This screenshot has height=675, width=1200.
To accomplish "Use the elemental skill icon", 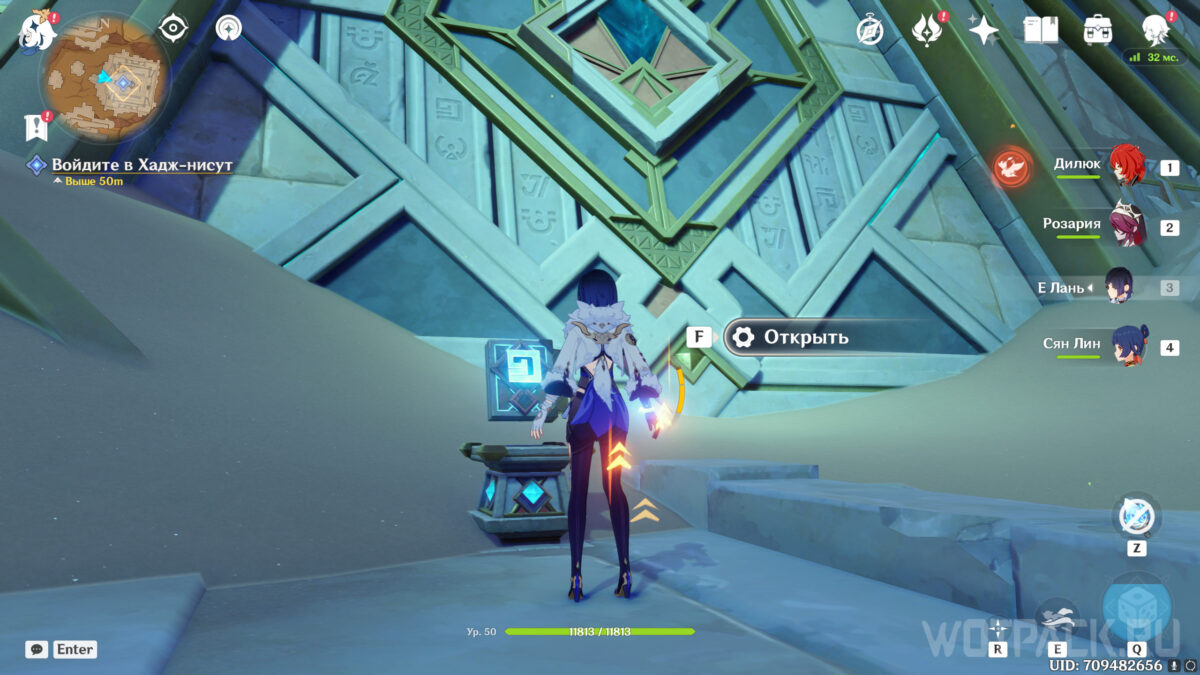I will tap(1058, 620).
